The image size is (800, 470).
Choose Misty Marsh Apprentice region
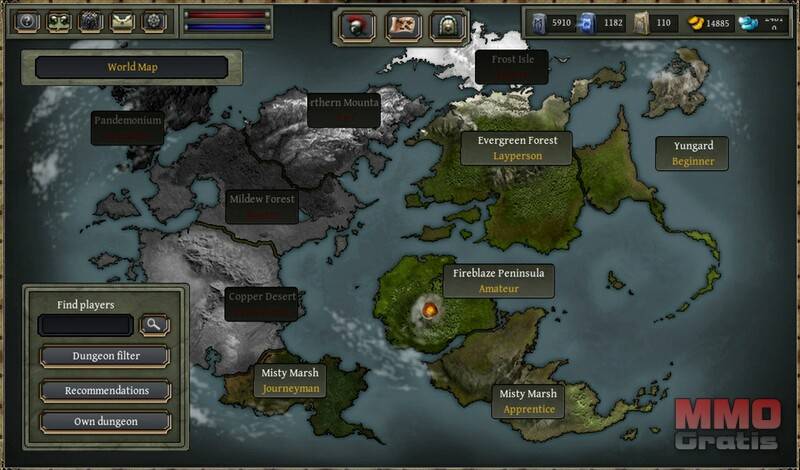pos(527,401)
